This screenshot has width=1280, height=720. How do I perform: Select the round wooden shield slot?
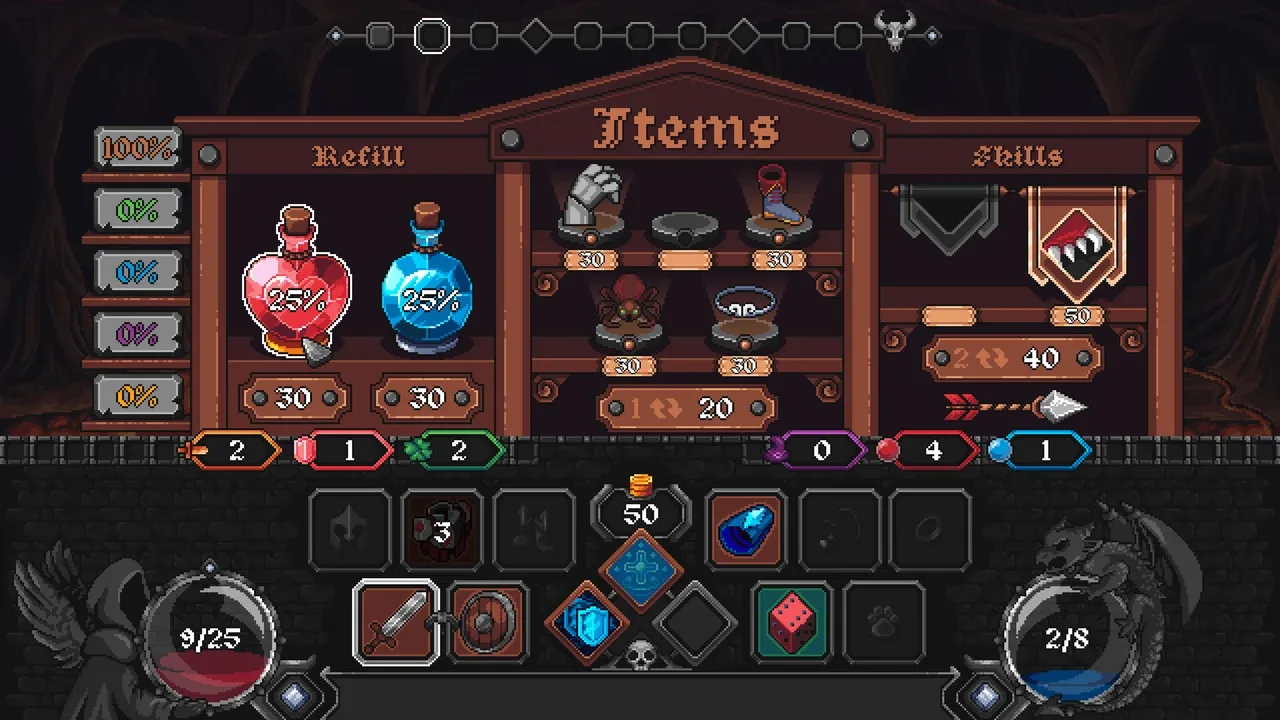pyautogui.click(x=486, y=622)
